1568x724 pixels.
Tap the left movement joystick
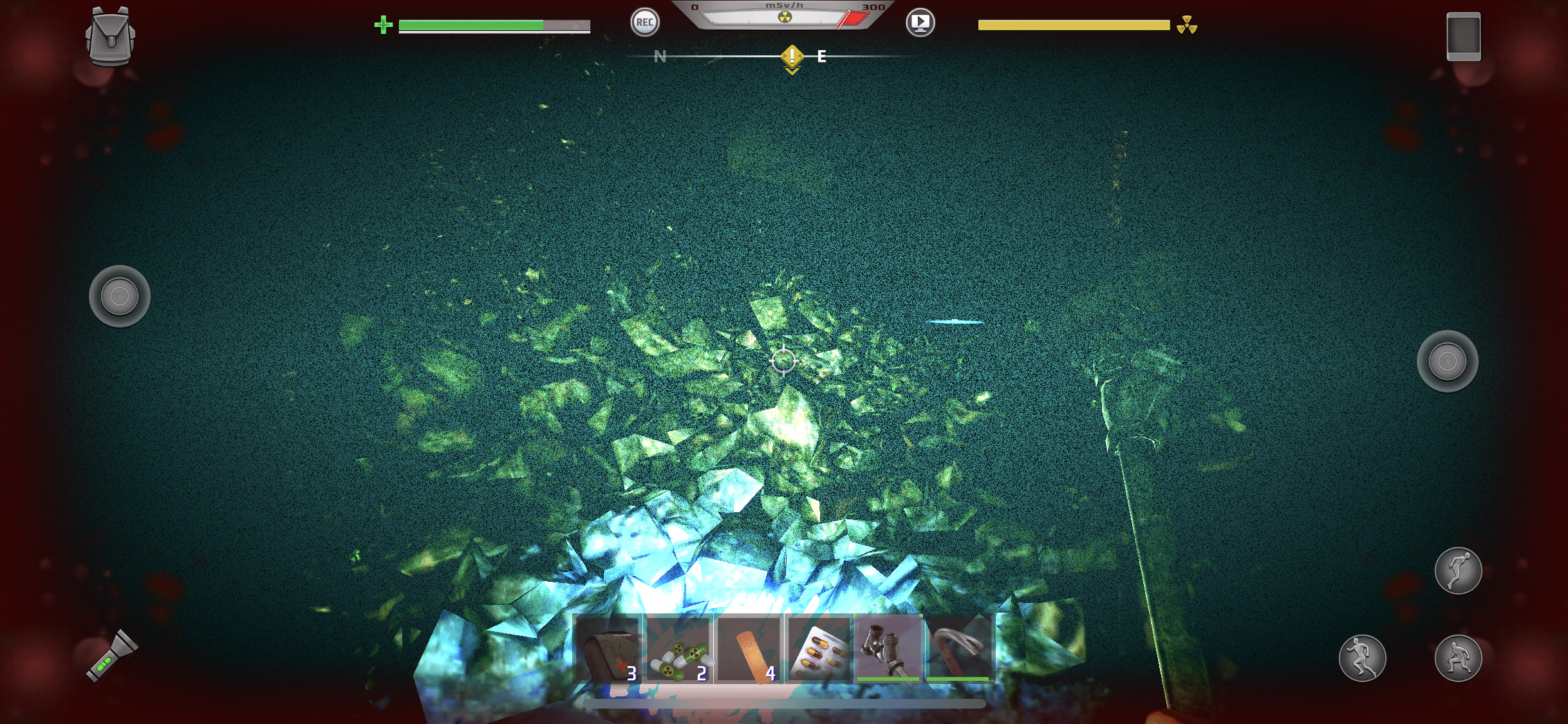(x=120, y=297)
